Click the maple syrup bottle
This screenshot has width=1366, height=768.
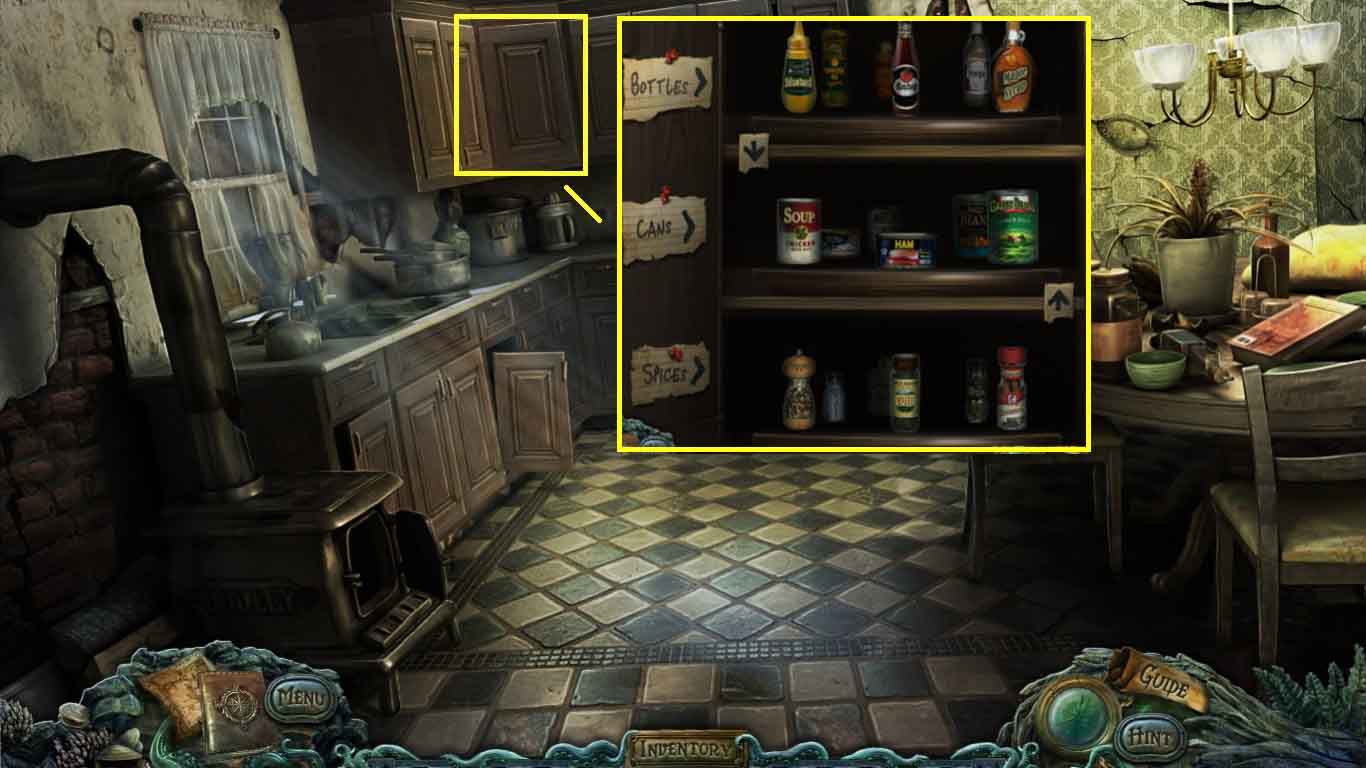click(x=1013, y=70)
